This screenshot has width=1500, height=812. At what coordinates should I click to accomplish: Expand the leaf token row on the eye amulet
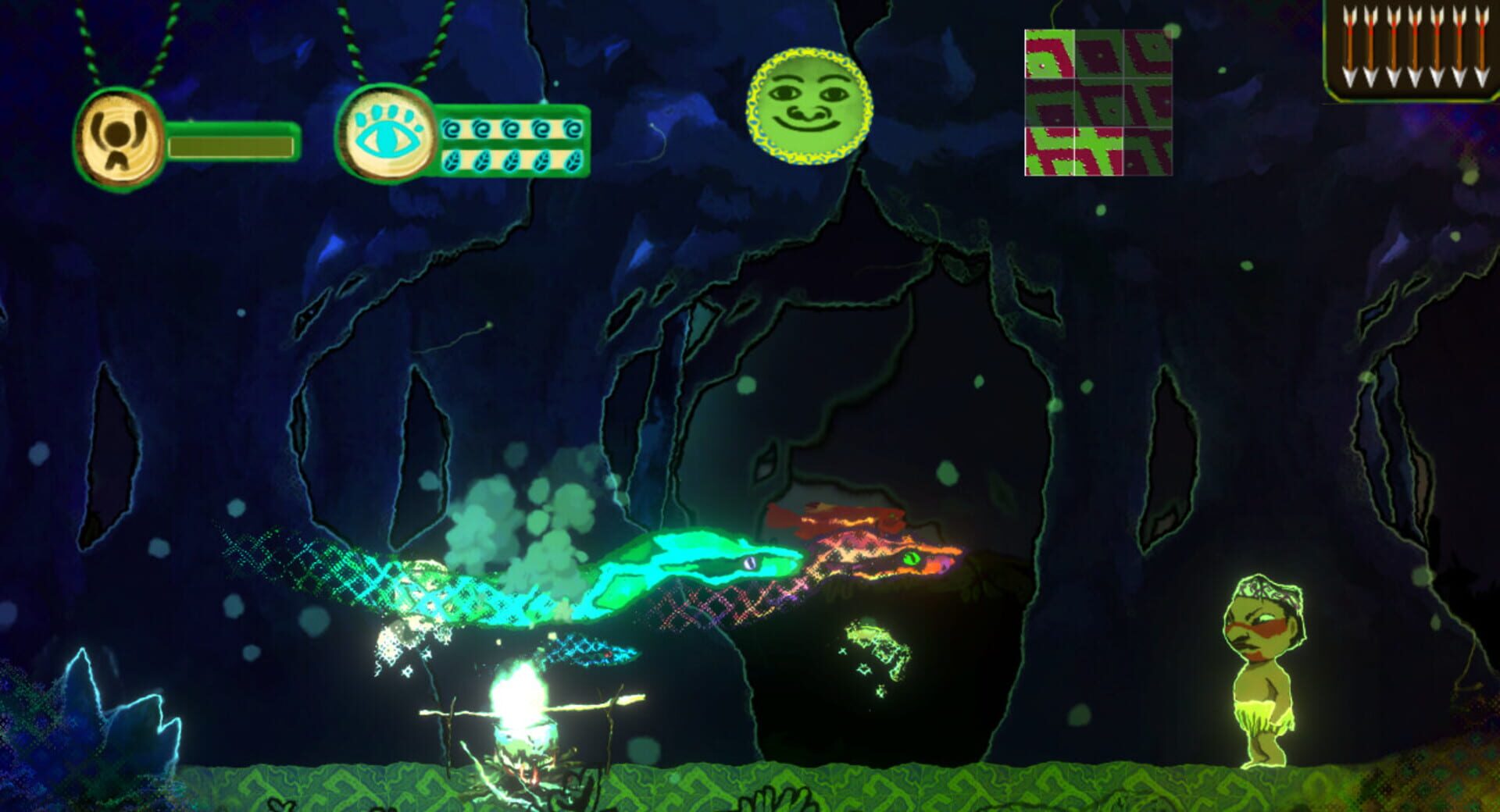[x=512, y=158]
